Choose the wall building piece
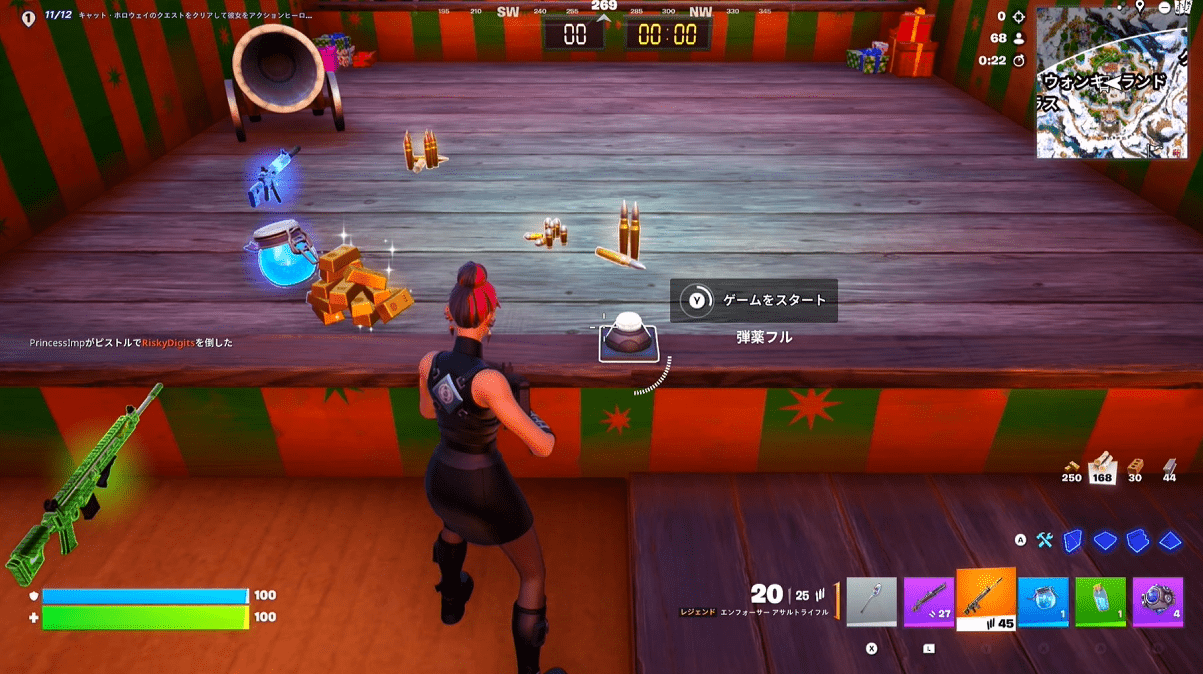 [1073, 541]
